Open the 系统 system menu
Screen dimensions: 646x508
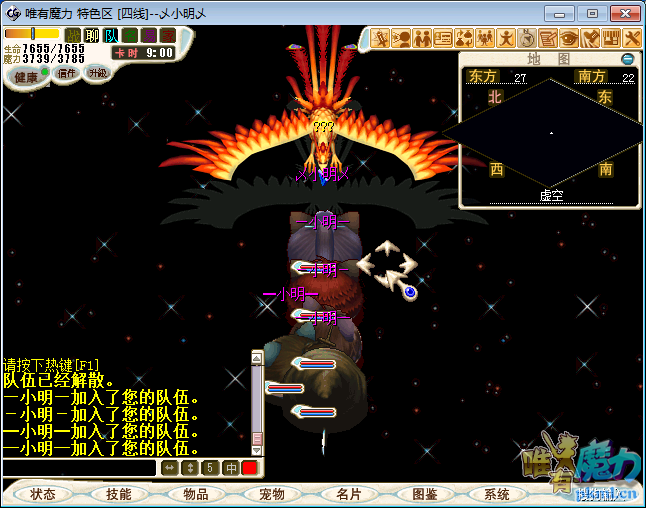tap(497, 494)
